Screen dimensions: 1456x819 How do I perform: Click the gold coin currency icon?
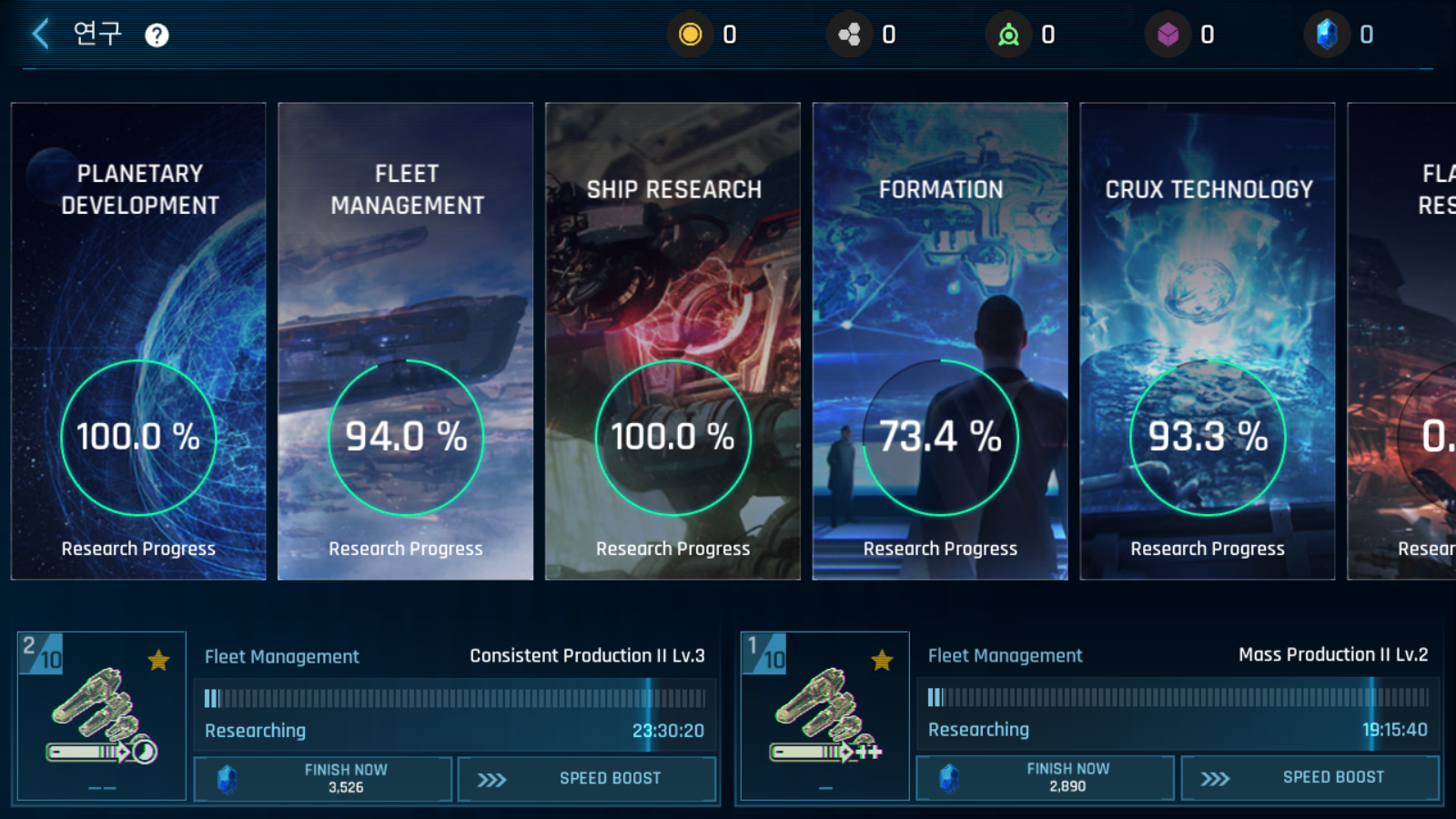pos(691,35)
